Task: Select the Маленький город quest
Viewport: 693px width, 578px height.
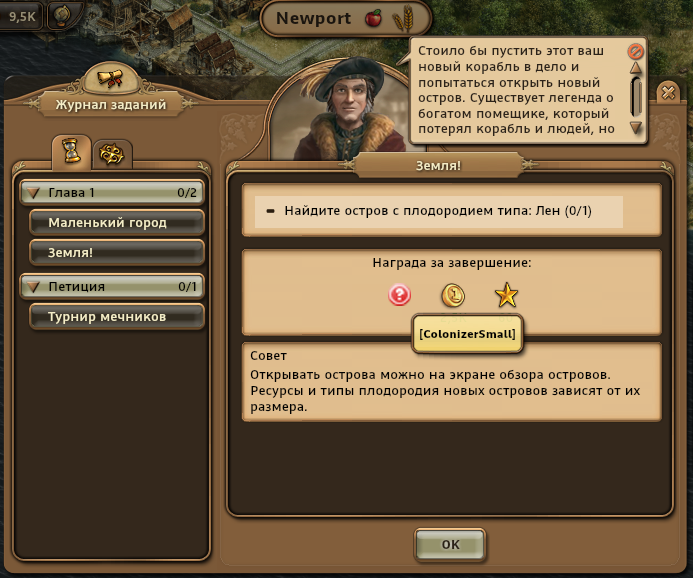Action: click(117, 222)
